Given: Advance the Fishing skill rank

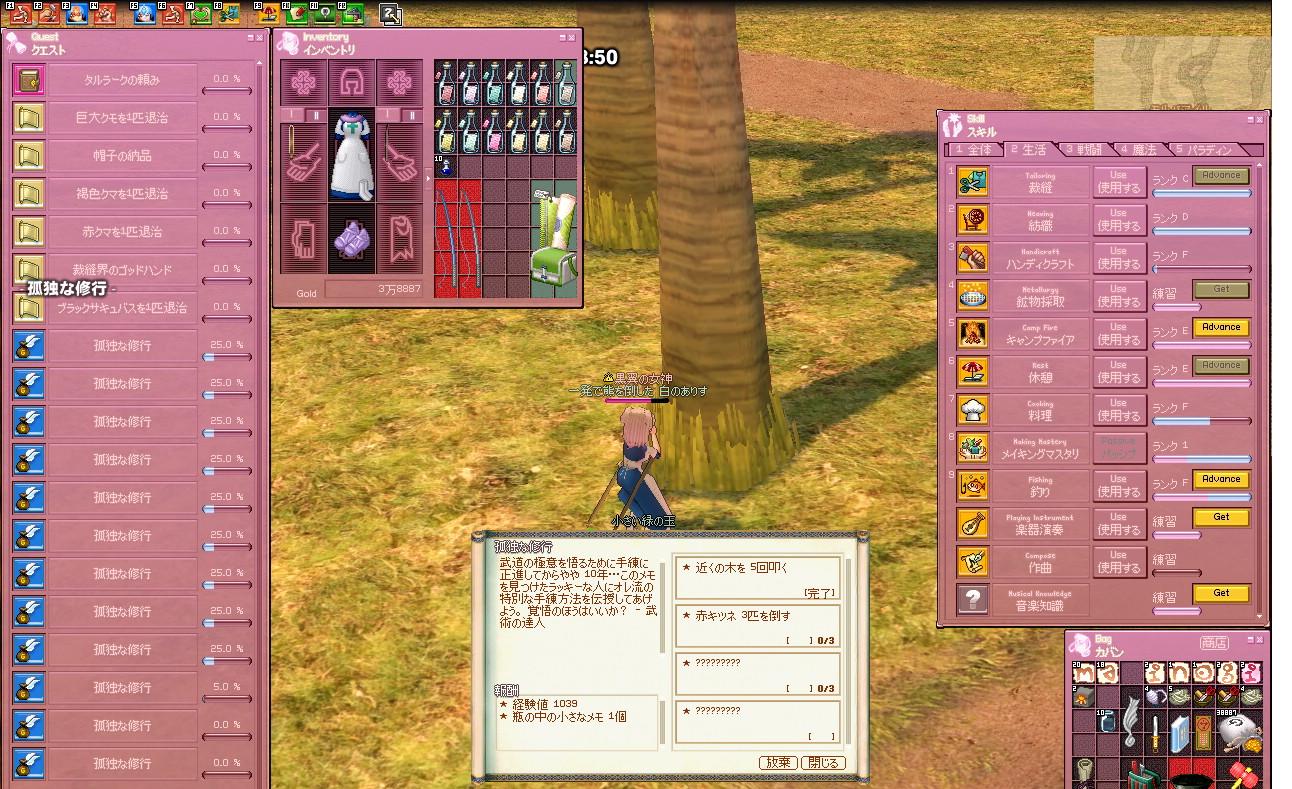Looking at the screenshot, I should [1220, 480].
